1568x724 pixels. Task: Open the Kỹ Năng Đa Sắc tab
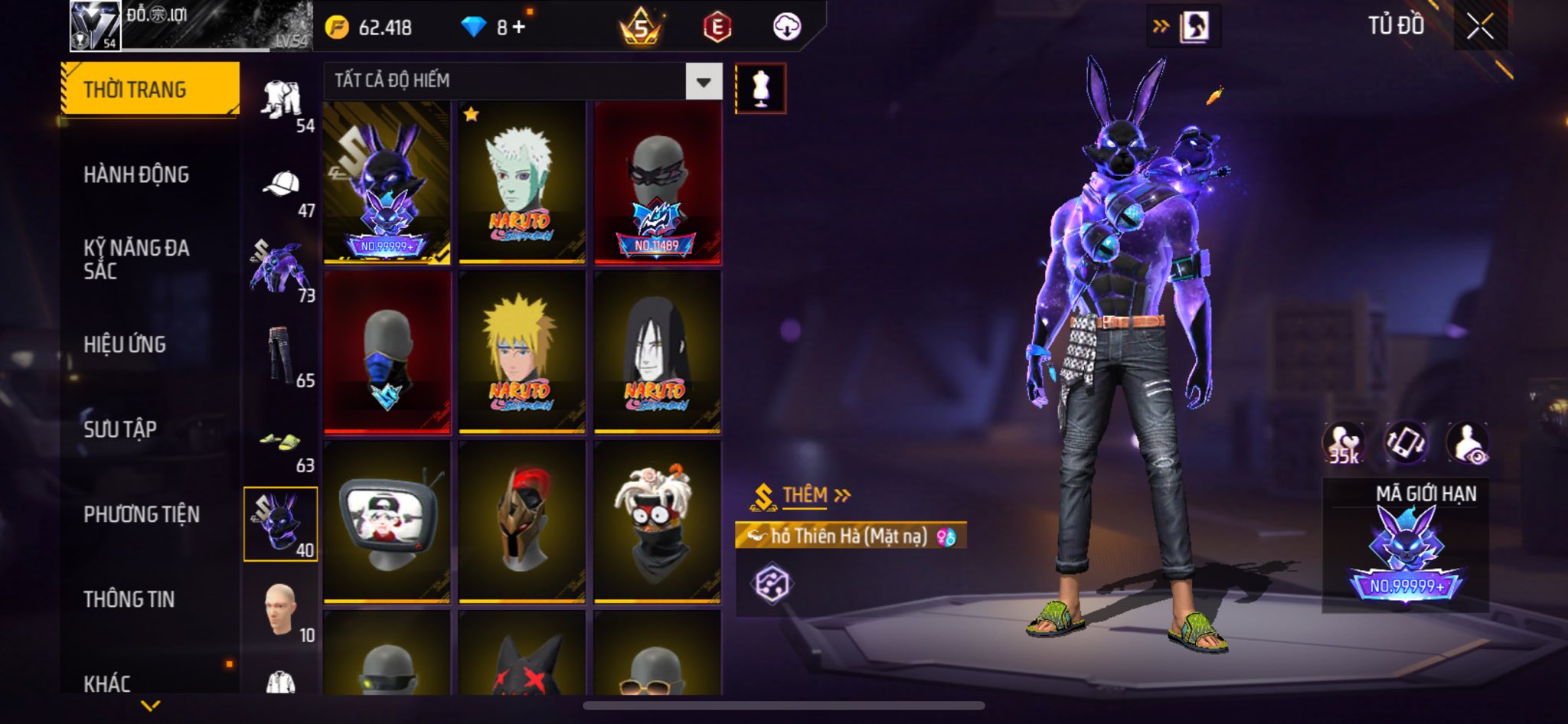pos(136,259)
